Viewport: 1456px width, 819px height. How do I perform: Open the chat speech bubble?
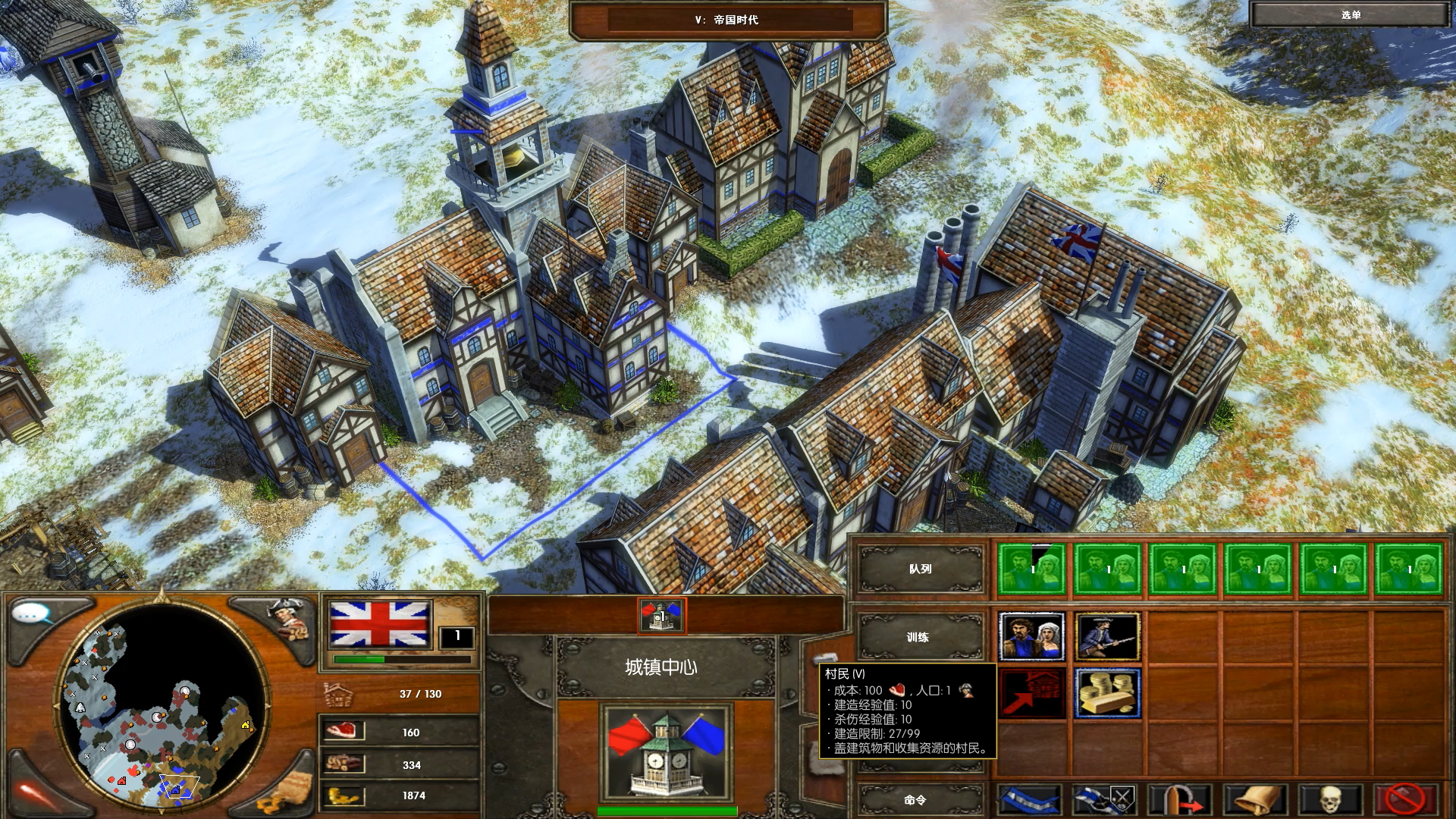[x=33, y=614]
